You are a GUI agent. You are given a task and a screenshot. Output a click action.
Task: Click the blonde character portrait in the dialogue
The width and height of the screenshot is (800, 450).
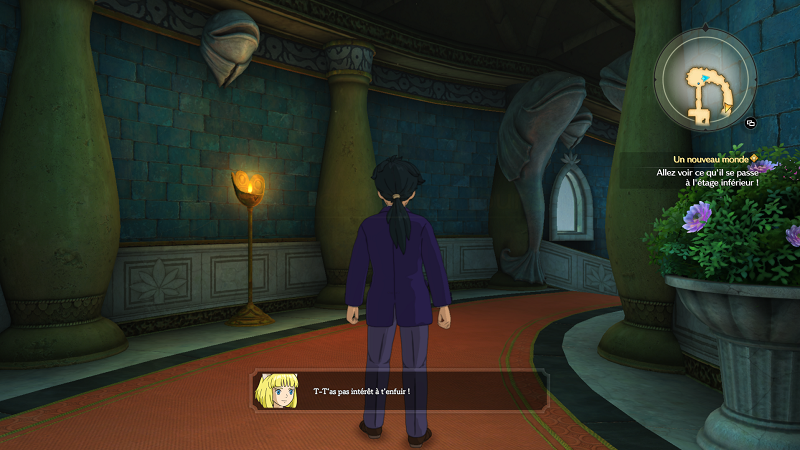click(x=279, y=390)
